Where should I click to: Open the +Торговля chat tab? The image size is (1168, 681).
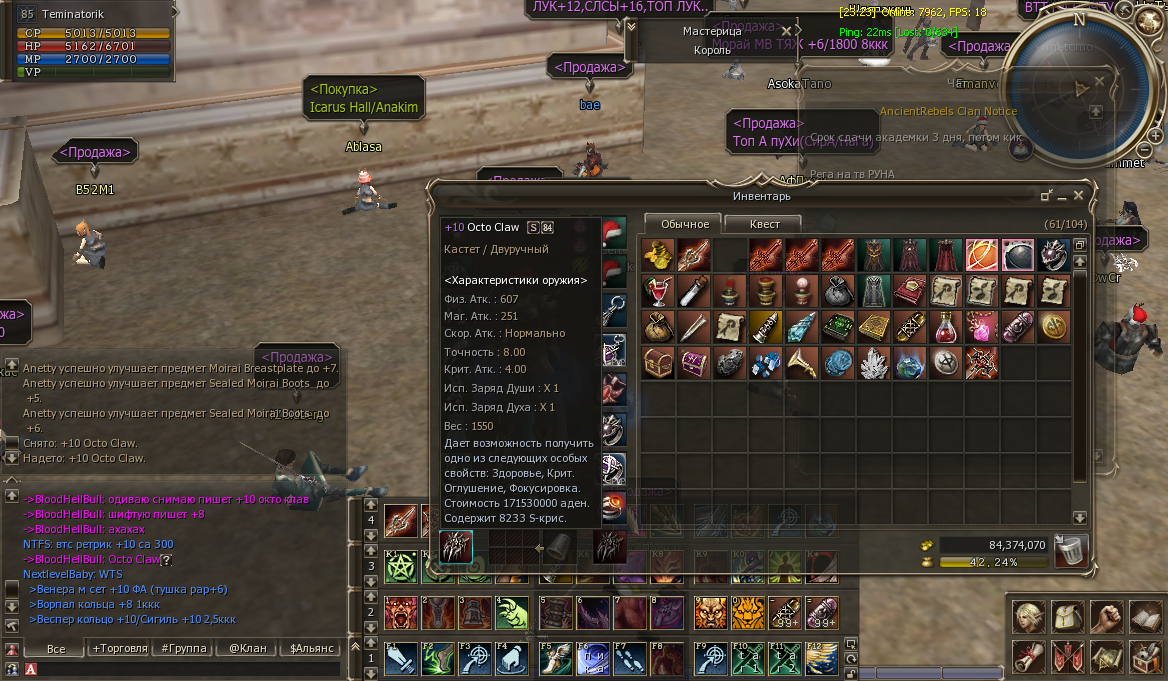tap(119, 648)
